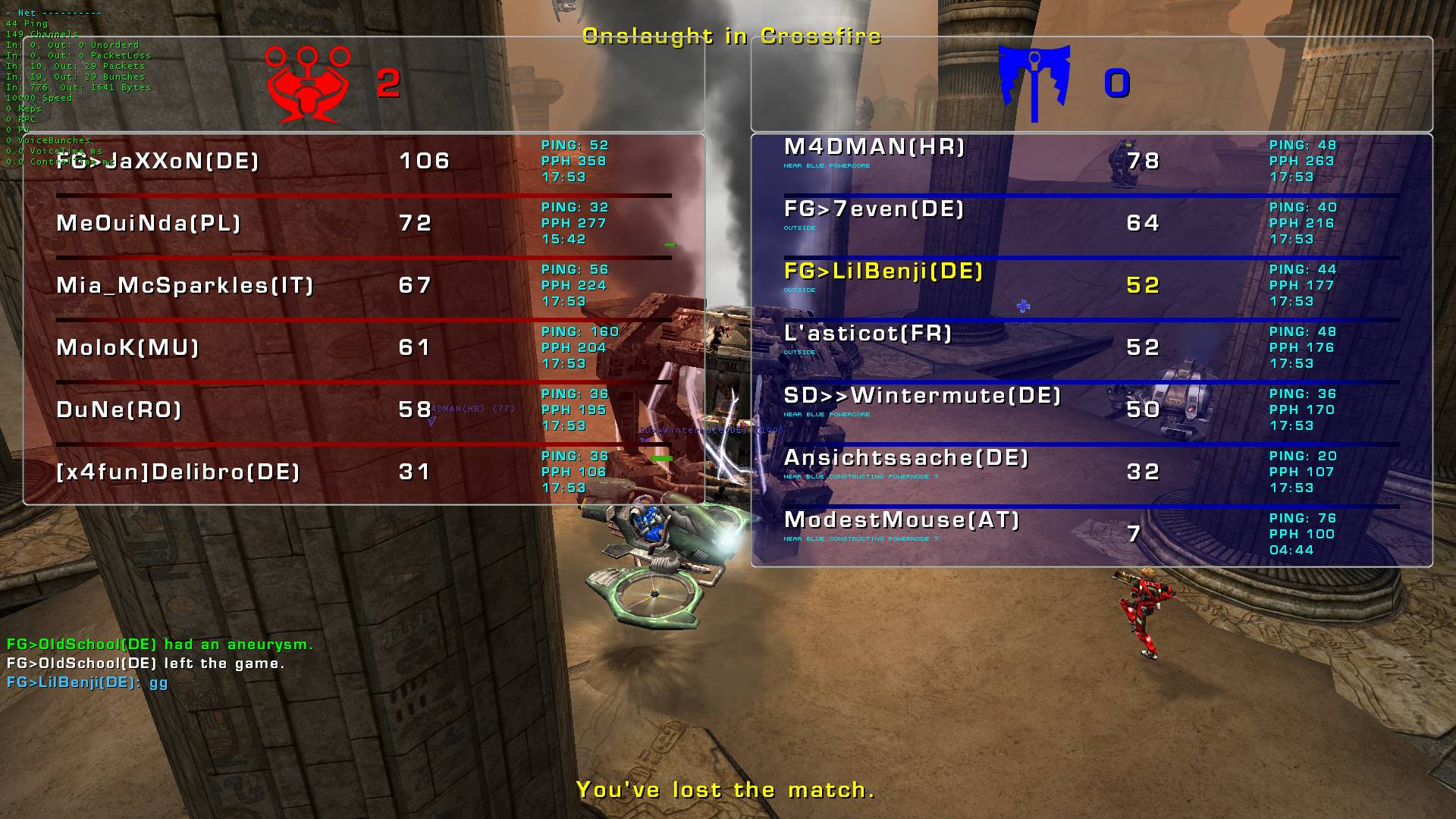Choose Mia_McSparkles(IT) on the scoreboard
Screen dimensions: 1456x819
pos(185,285)
